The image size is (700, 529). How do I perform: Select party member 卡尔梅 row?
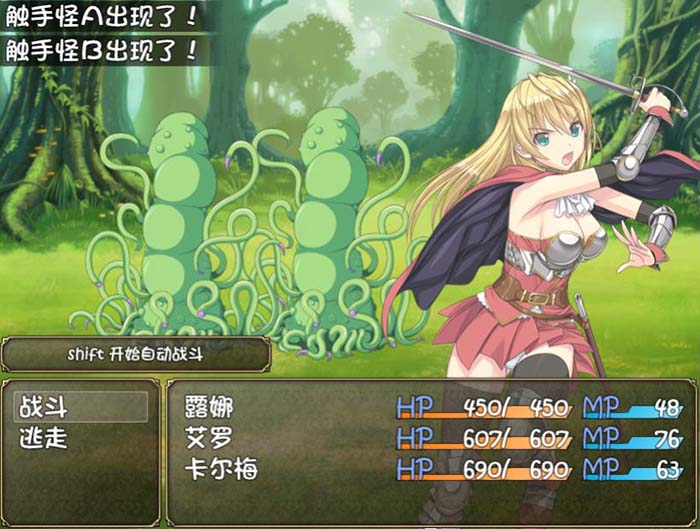(x=430, y=469)
